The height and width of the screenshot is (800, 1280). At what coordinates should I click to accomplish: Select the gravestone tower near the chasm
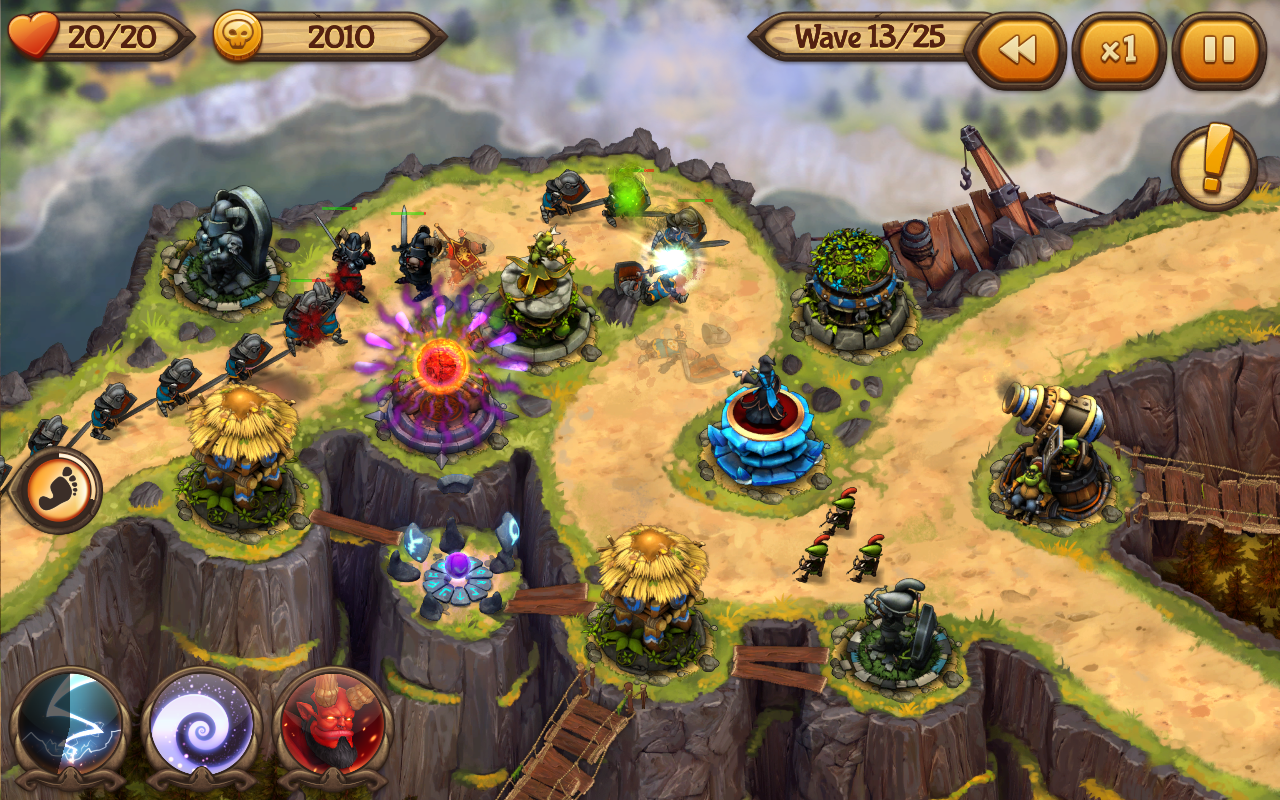895,625
